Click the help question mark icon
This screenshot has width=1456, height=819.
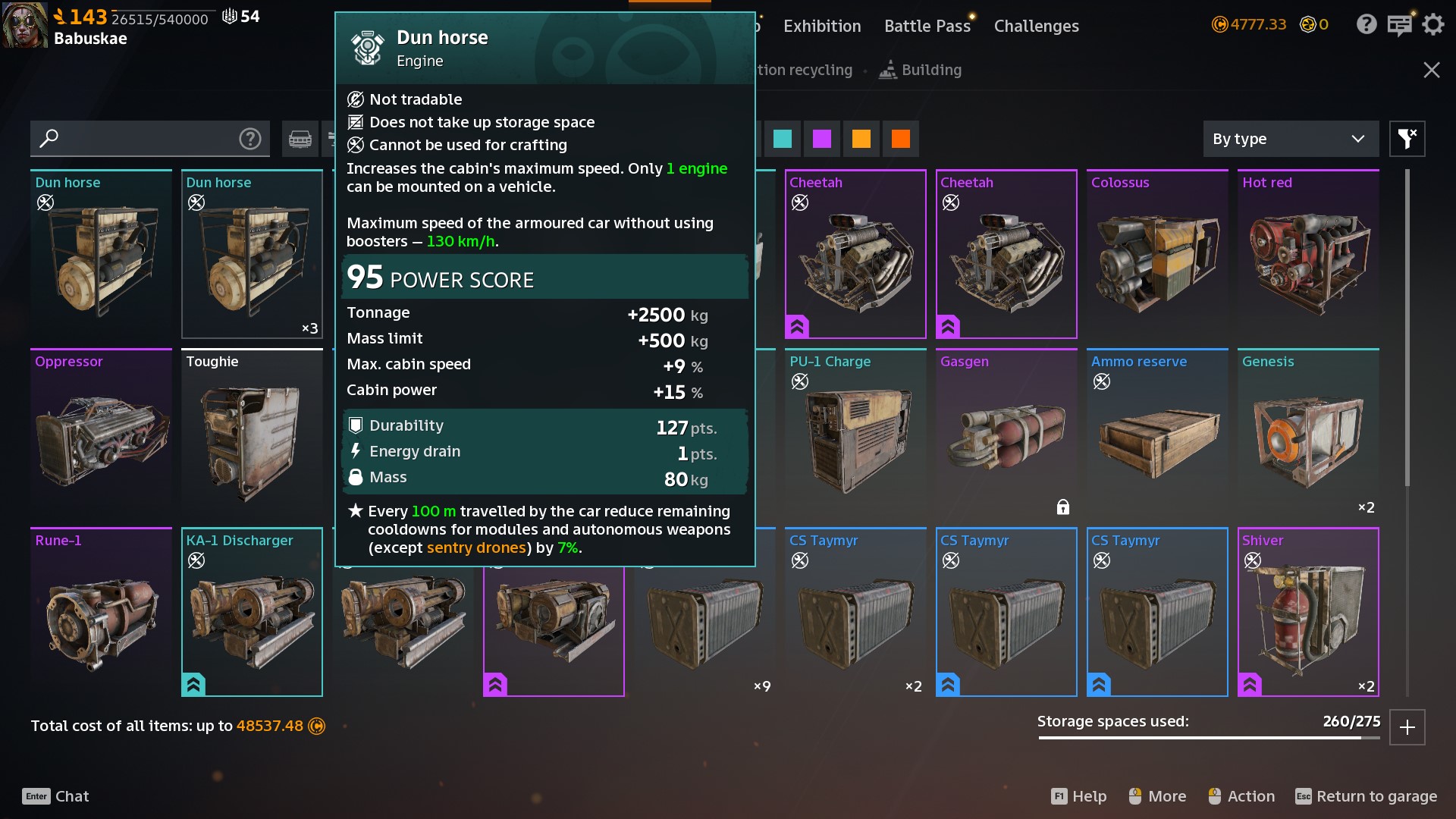click(x=1367, y=24)
